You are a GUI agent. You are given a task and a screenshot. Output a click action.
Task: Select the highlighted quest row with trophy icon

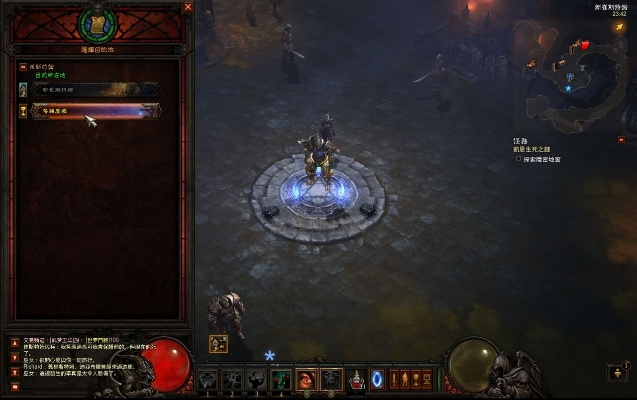click(95, 112)
